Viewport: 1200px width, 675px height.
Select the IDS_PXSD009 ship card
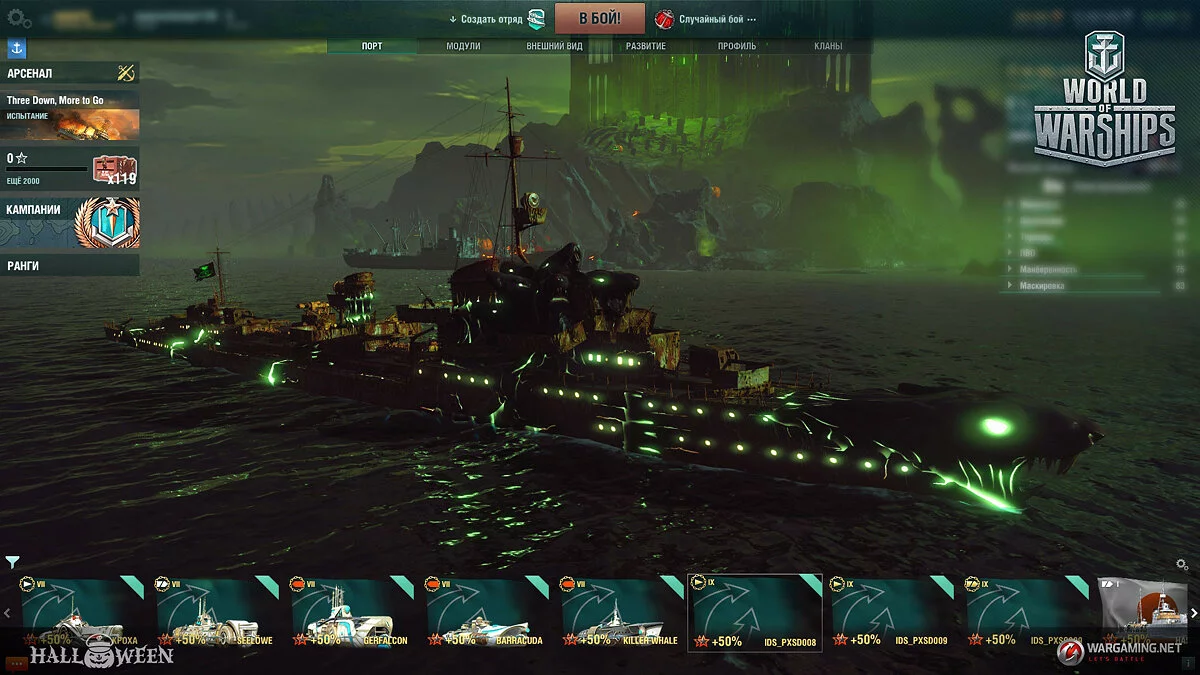[891, 613]
